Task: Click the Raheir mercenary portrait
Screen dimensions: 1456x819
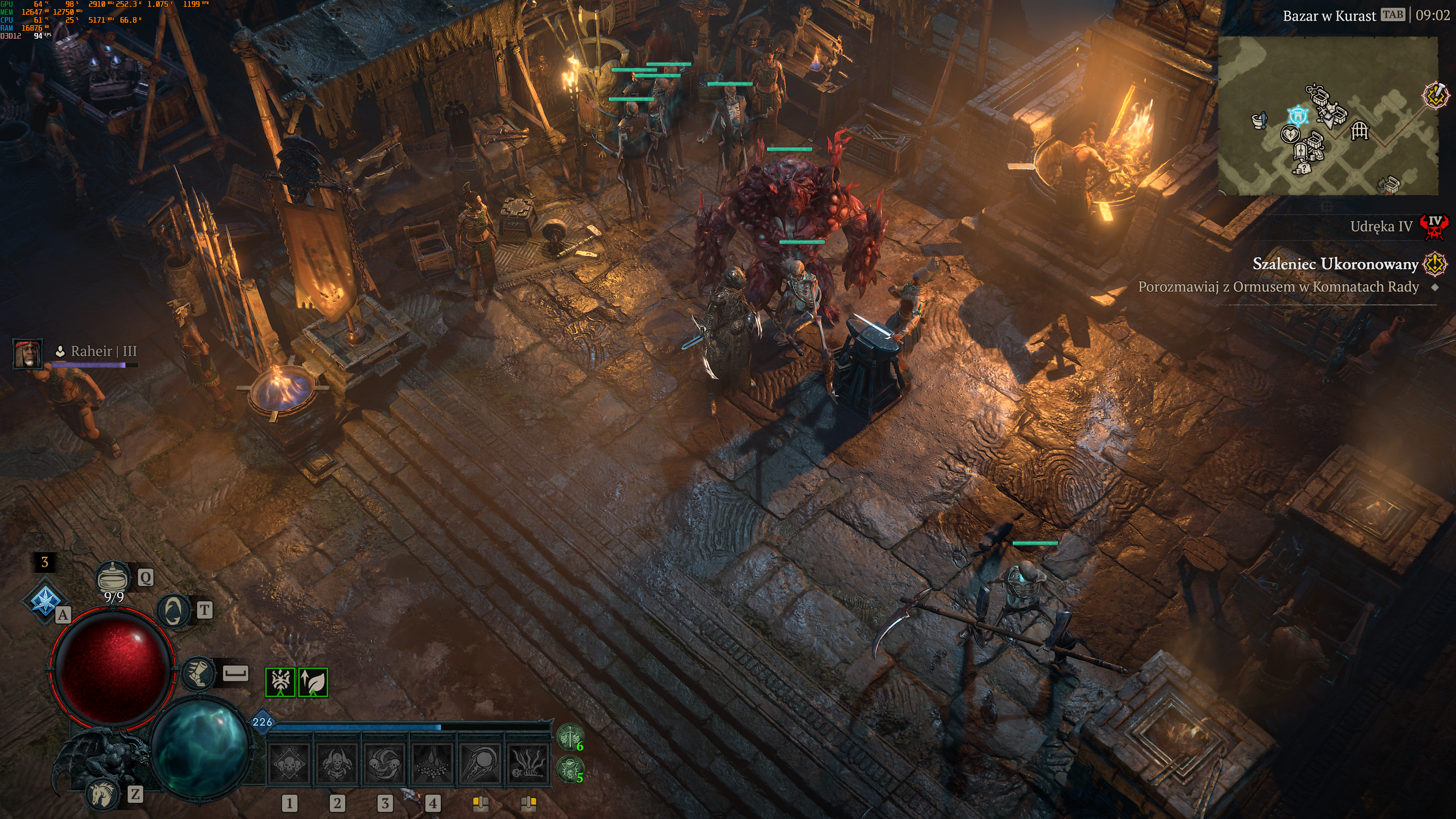Action: (27, 353)
